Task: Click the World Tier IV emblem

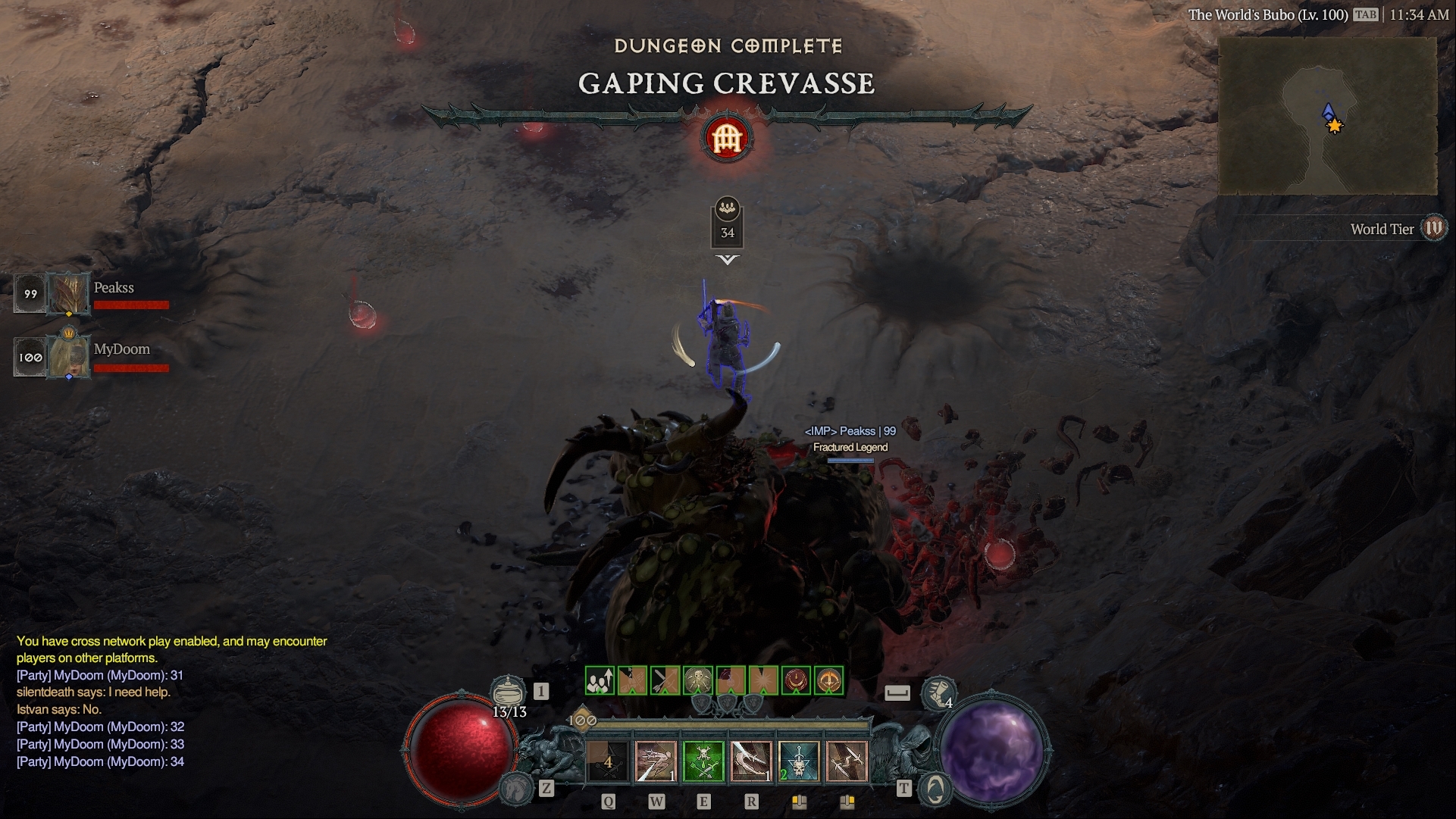Action: [x=1433, y=228]
